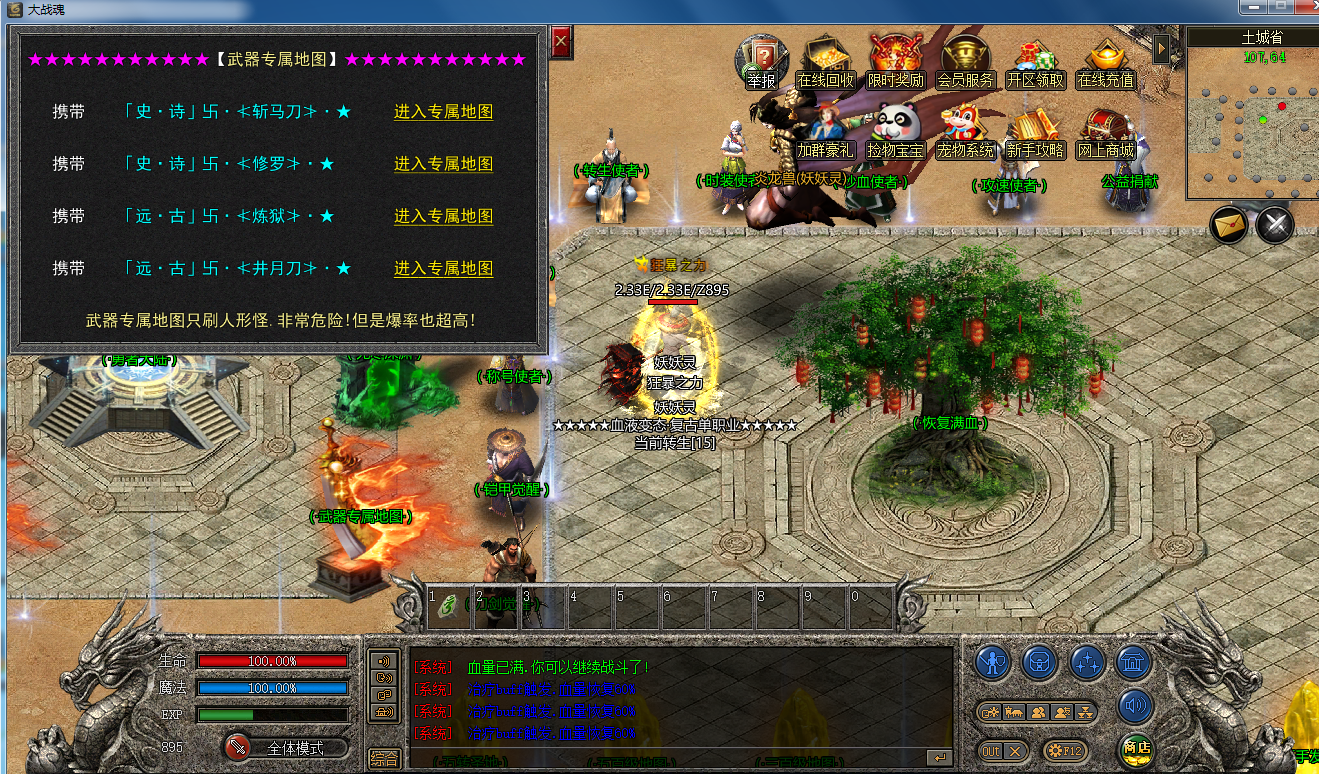
Task: Open the 在线充值 recharge icon
Action: [x=1105, y=61]
